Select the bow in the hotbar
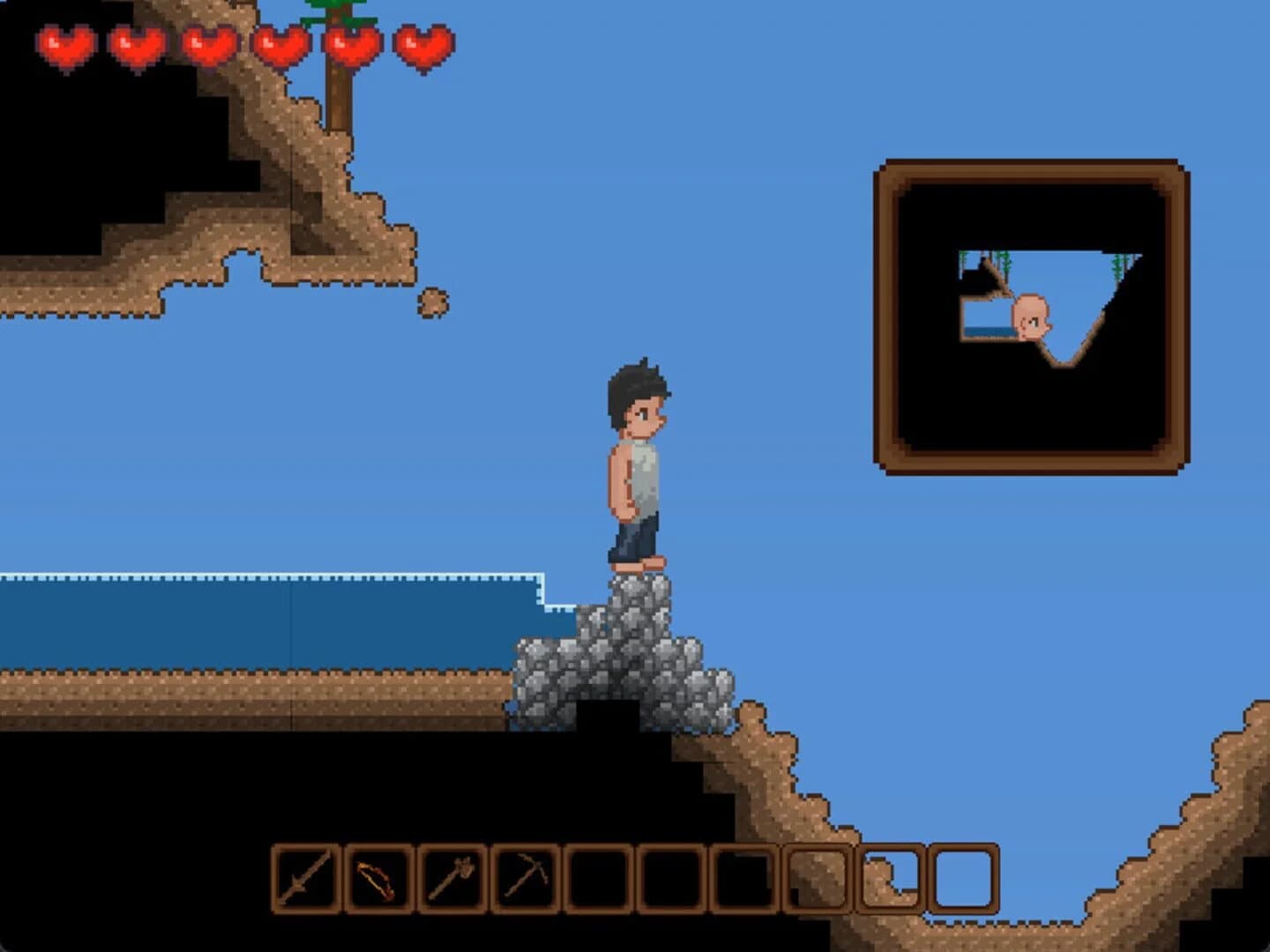Viewport: 1270px width, 952px height. click(379, 880)
